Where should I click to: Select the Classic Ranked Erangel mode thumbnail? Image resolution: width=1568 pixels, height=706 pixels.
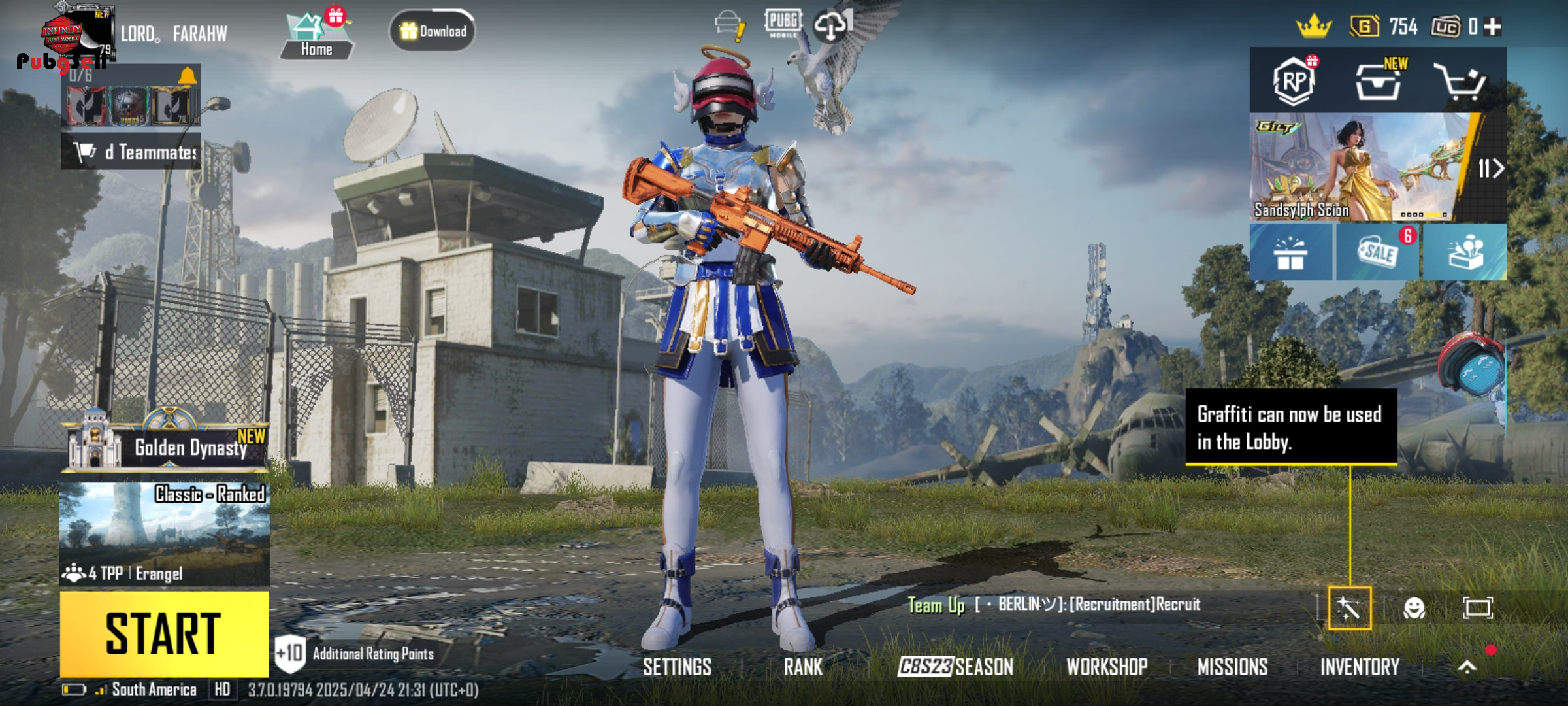point(164,534)
